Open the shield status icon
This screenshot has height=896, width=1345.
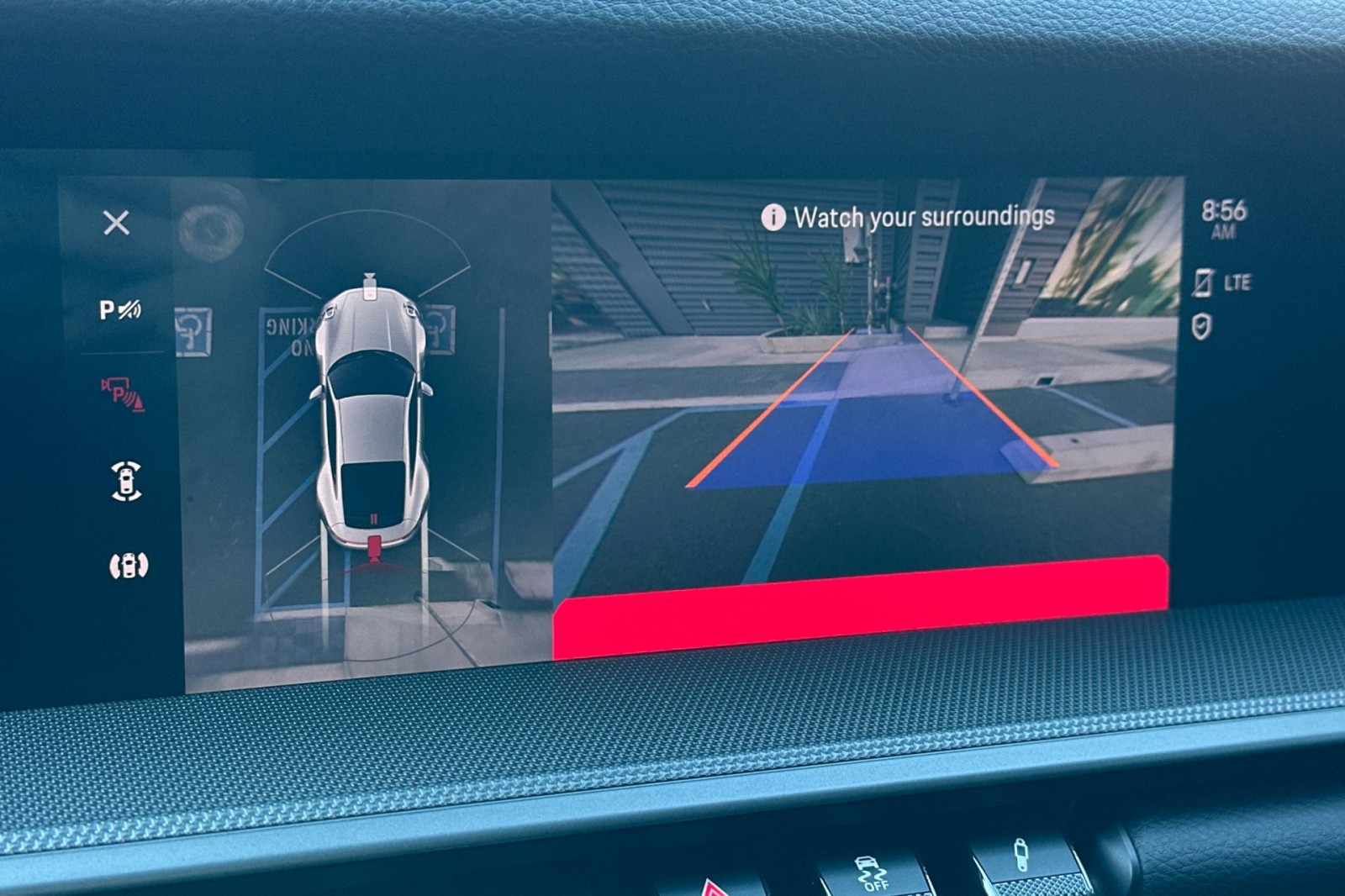1202,327
